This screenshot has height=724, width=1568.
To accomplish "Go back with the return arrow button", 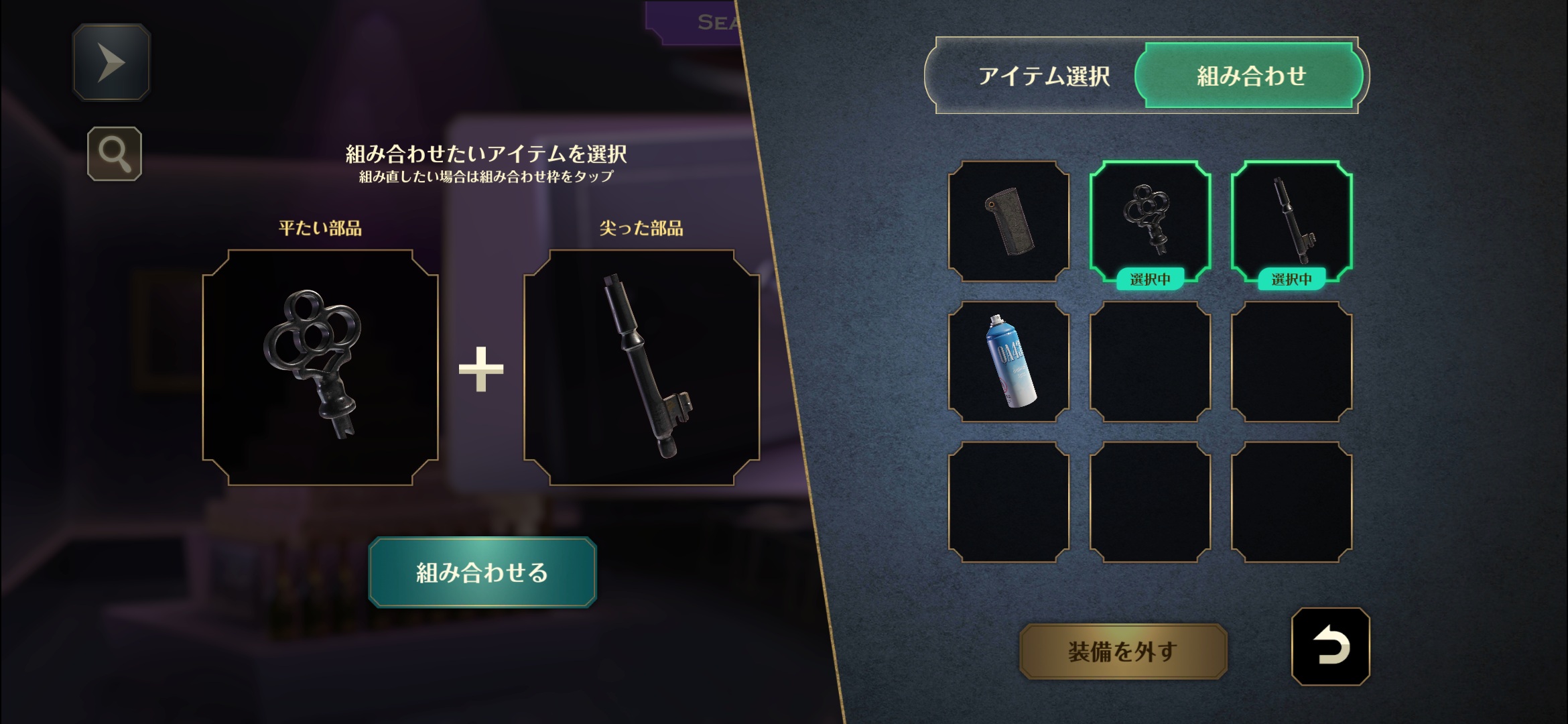I will click(1330, 647).
